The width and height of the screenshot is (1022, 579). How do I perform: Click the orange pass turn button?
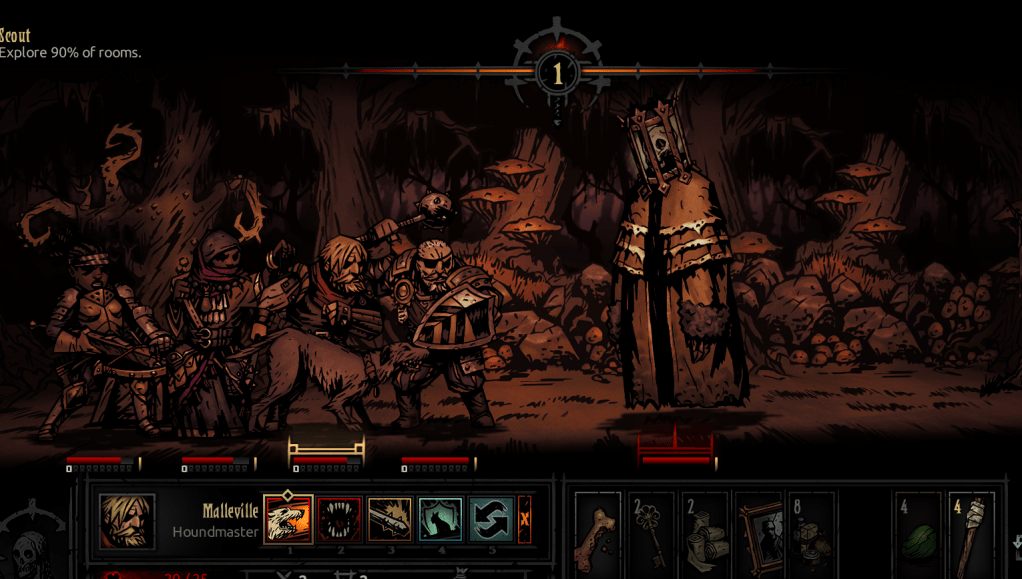click(x=524, y=520)
